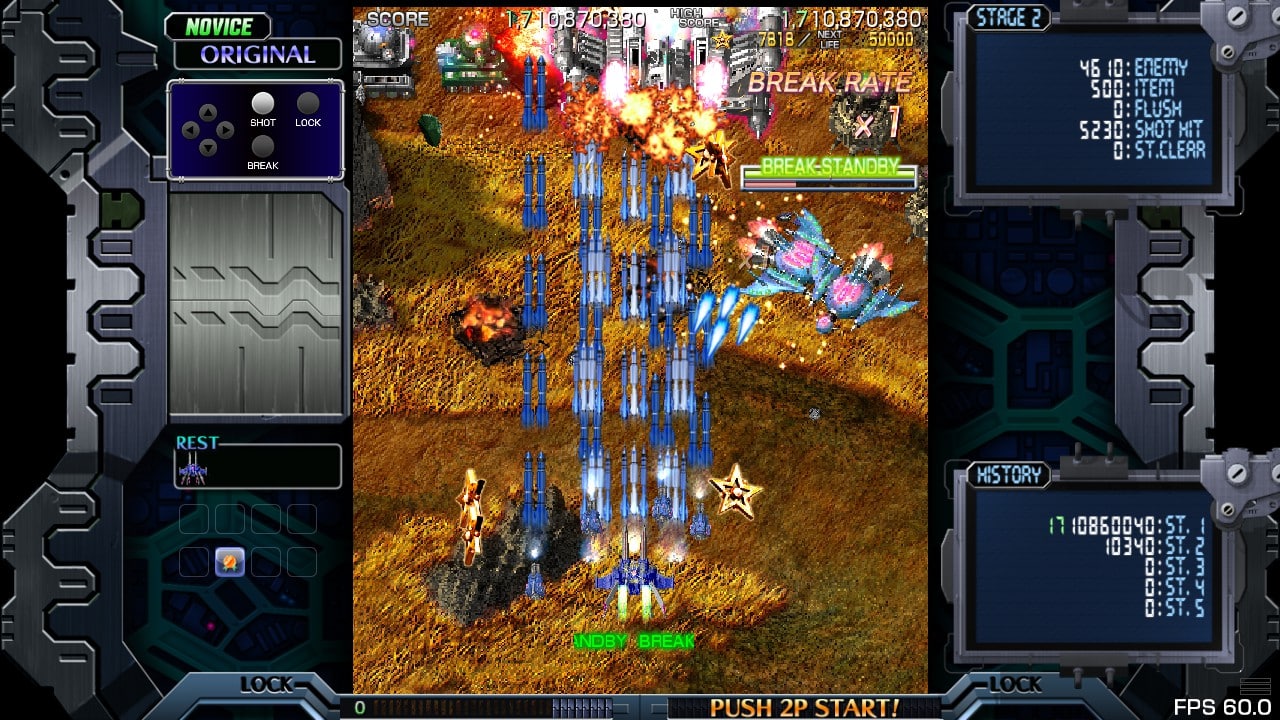Click PUSH 2P START text

pyautogui.click(x=805, y=706)
